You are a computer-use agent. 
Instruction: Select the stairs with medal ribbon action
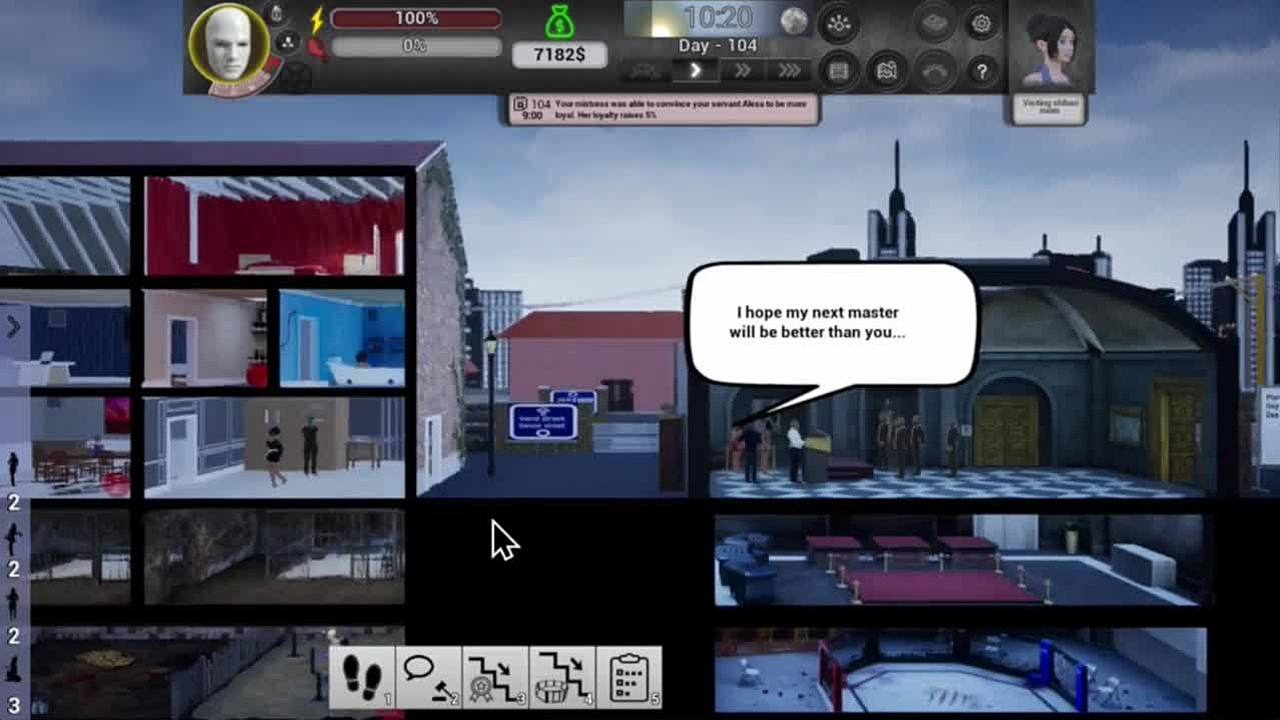495,677
